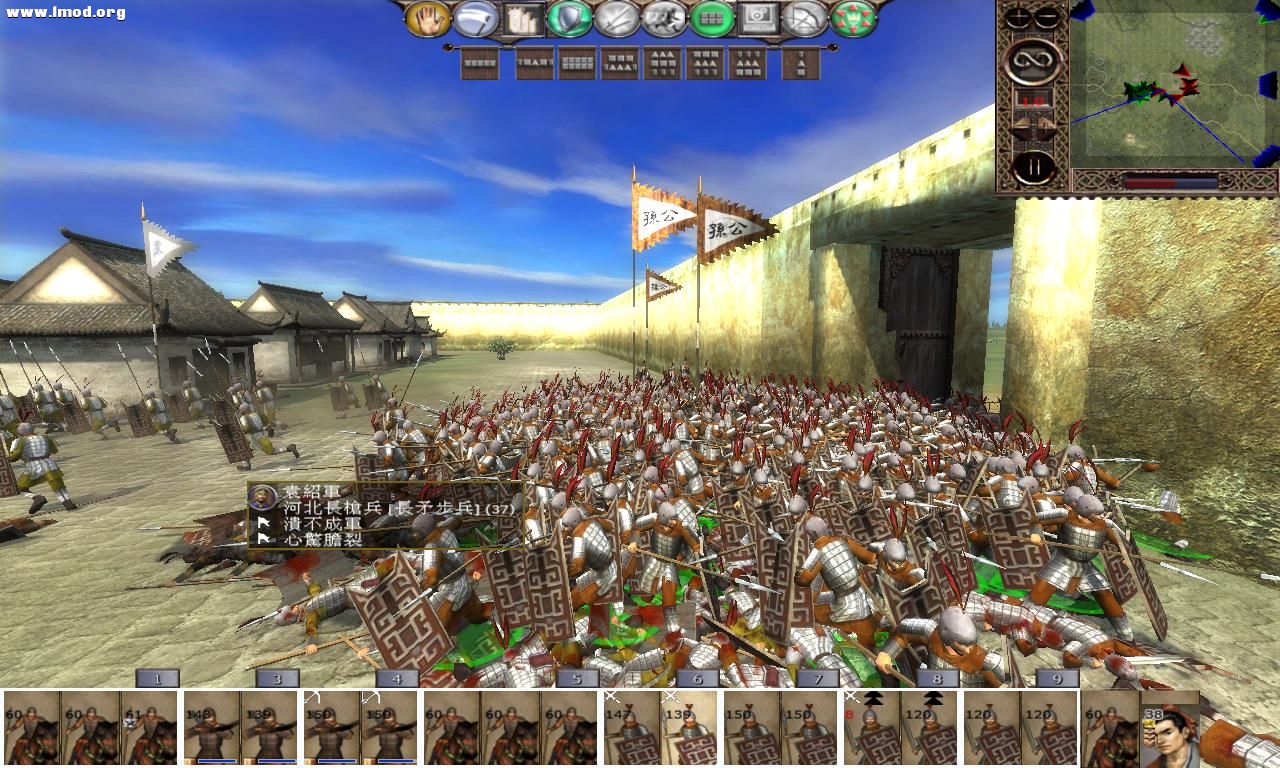Toggle fire at will crossed swords icon
This screenshot has width=1280, height=768.
(616, 17)
